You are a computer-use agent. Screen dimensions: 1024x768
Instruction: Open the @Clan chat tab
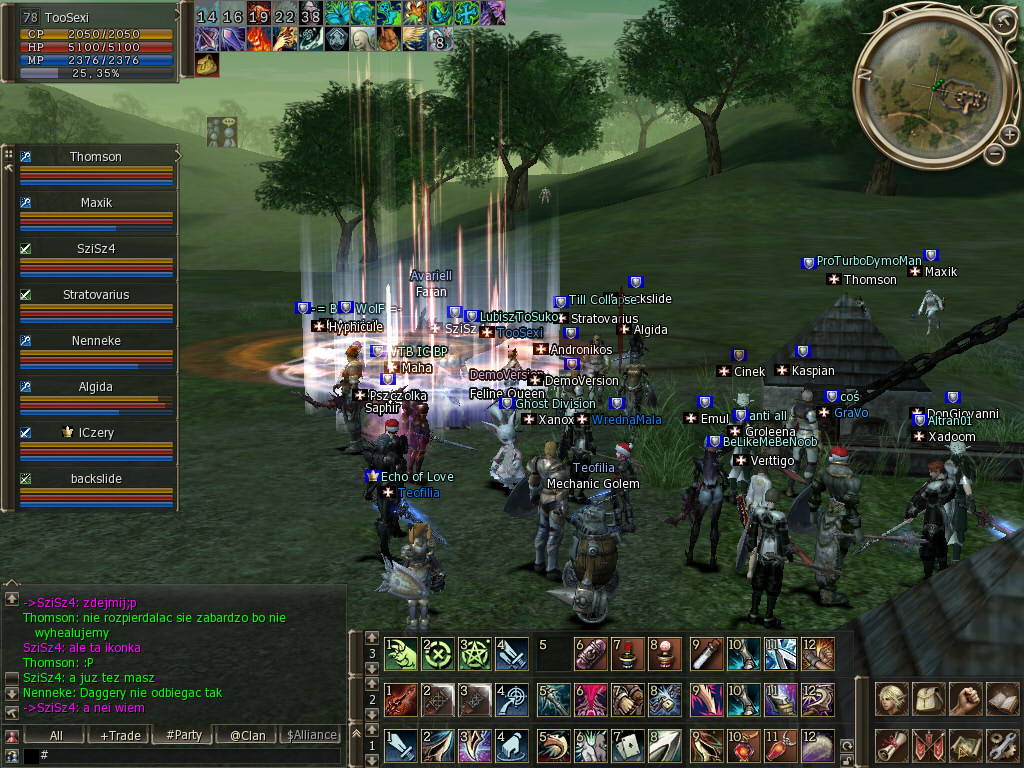247,735
